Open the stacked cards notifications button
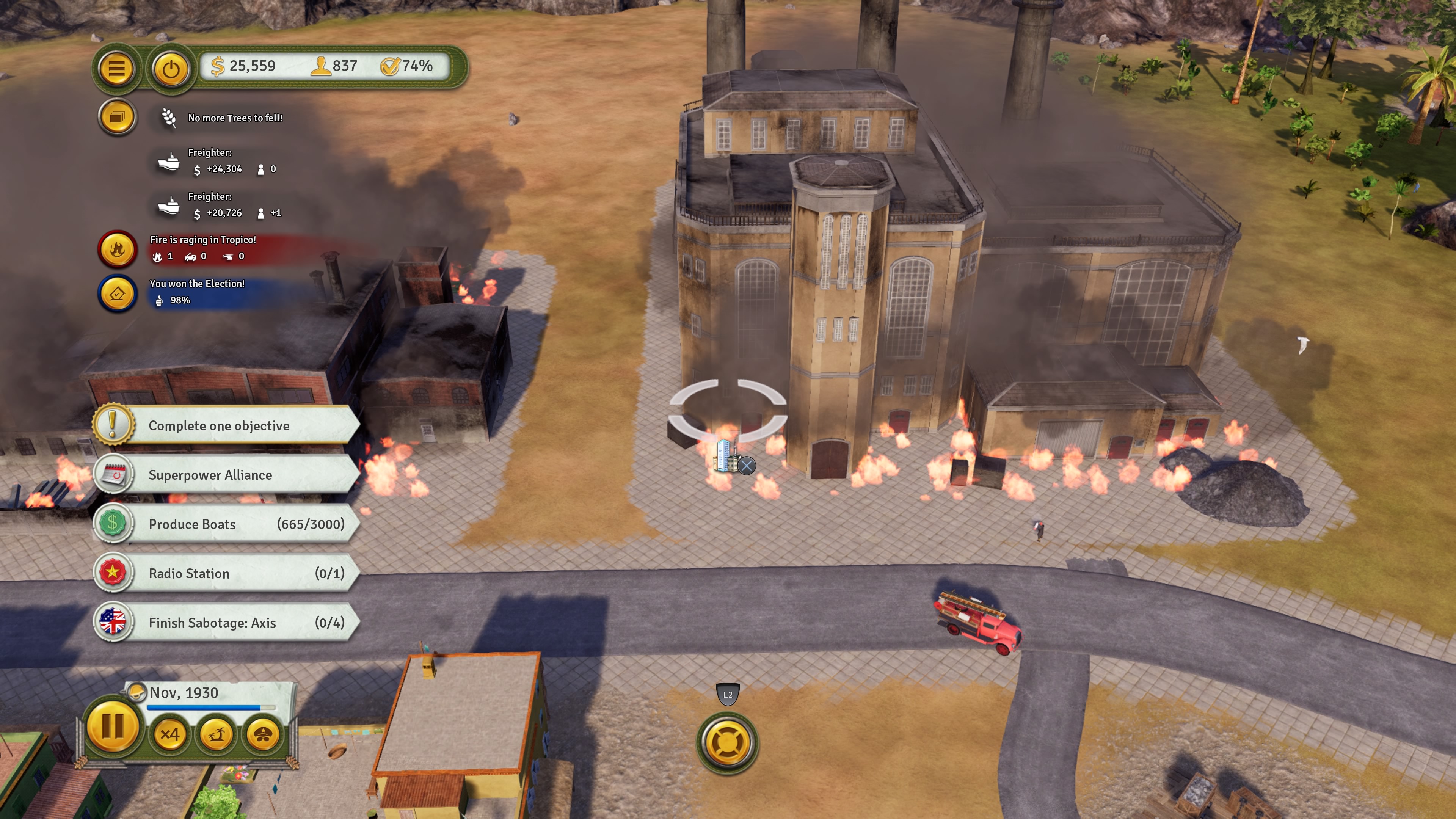 117,117
